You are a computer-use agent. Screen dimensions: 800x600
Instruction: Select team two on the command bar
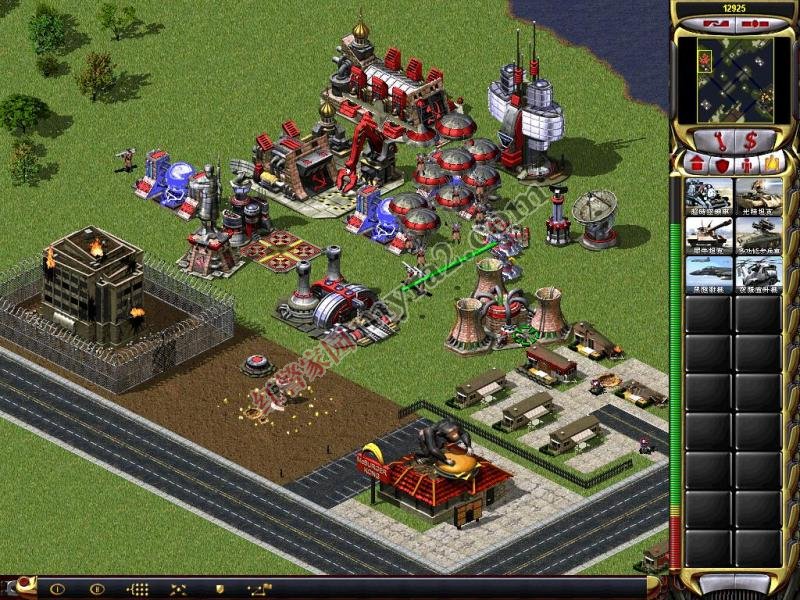click(x=97, y=589)
